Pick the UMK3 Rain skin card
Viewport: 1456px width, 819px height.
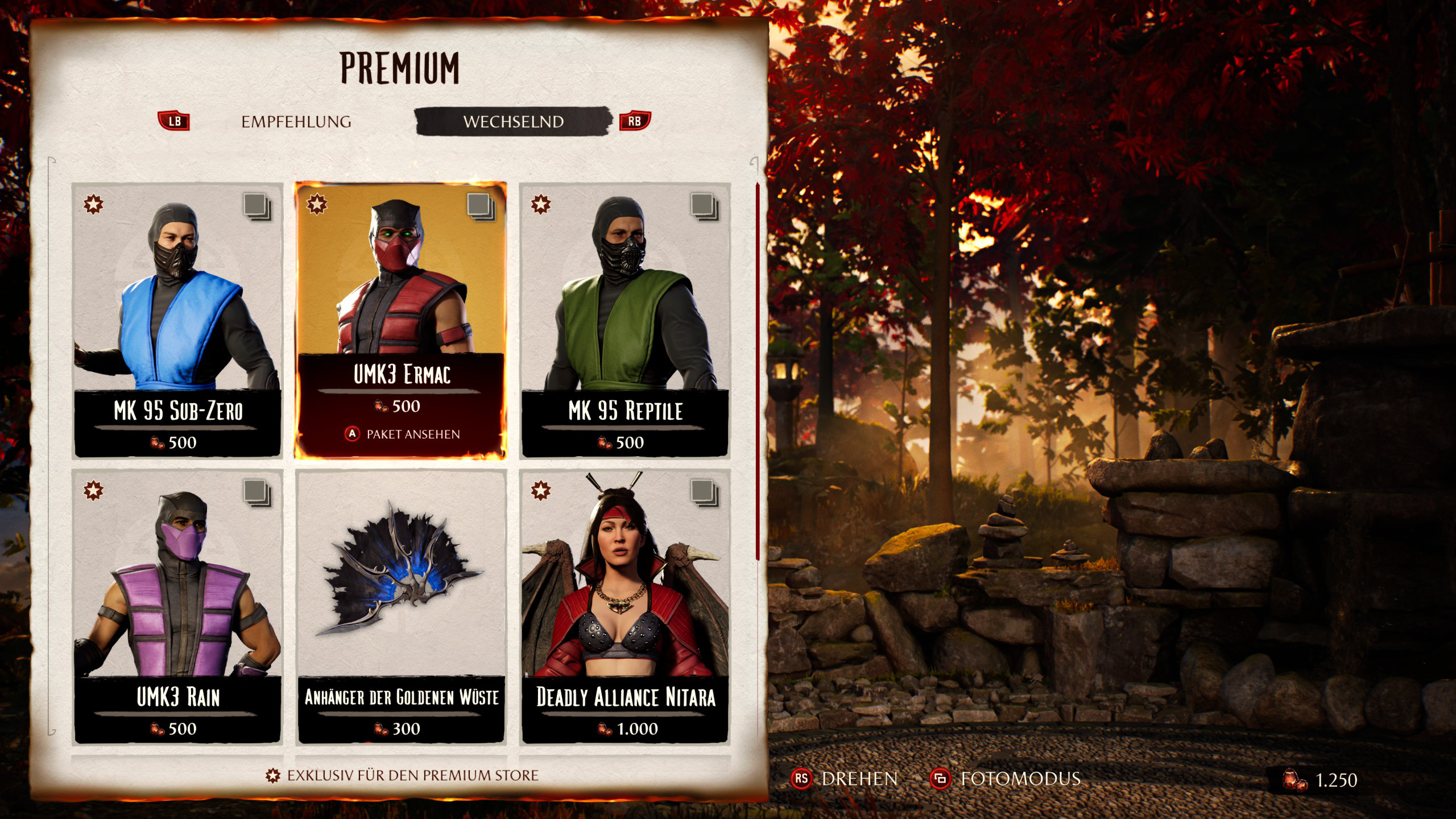pos(177,606)
